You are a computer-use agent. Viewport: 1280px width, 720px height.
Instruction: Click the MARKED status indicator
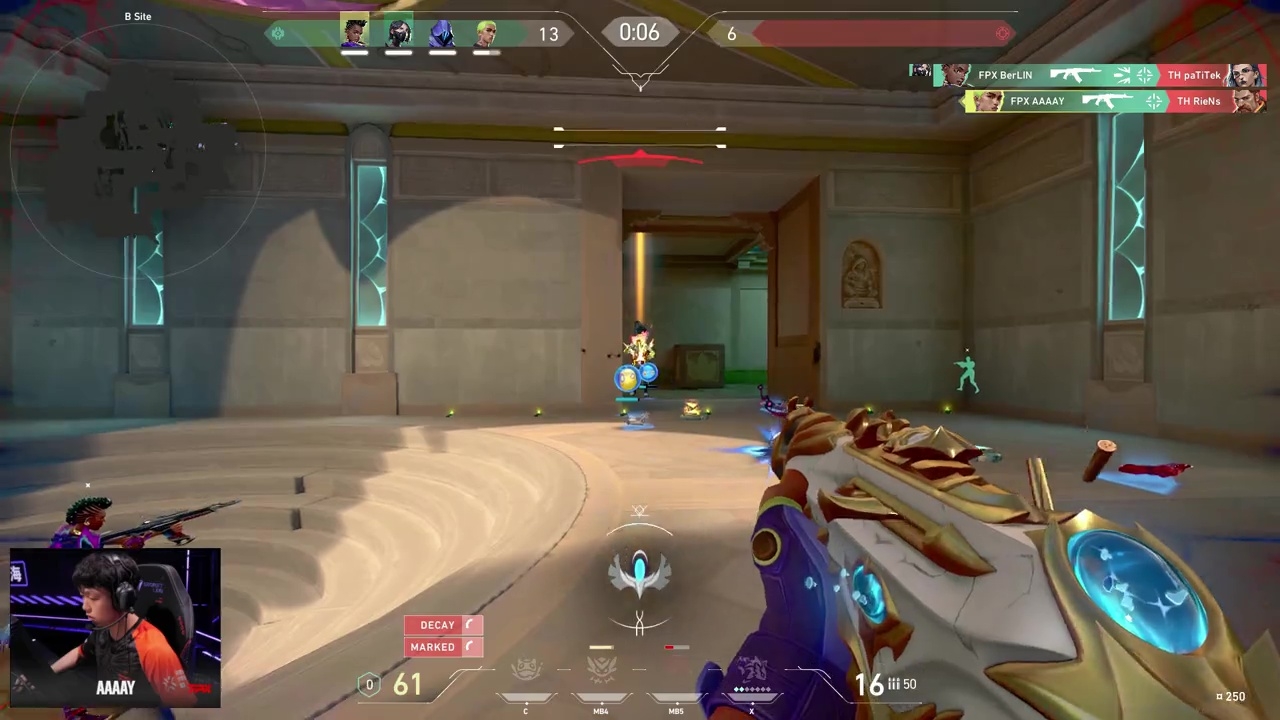443,647
